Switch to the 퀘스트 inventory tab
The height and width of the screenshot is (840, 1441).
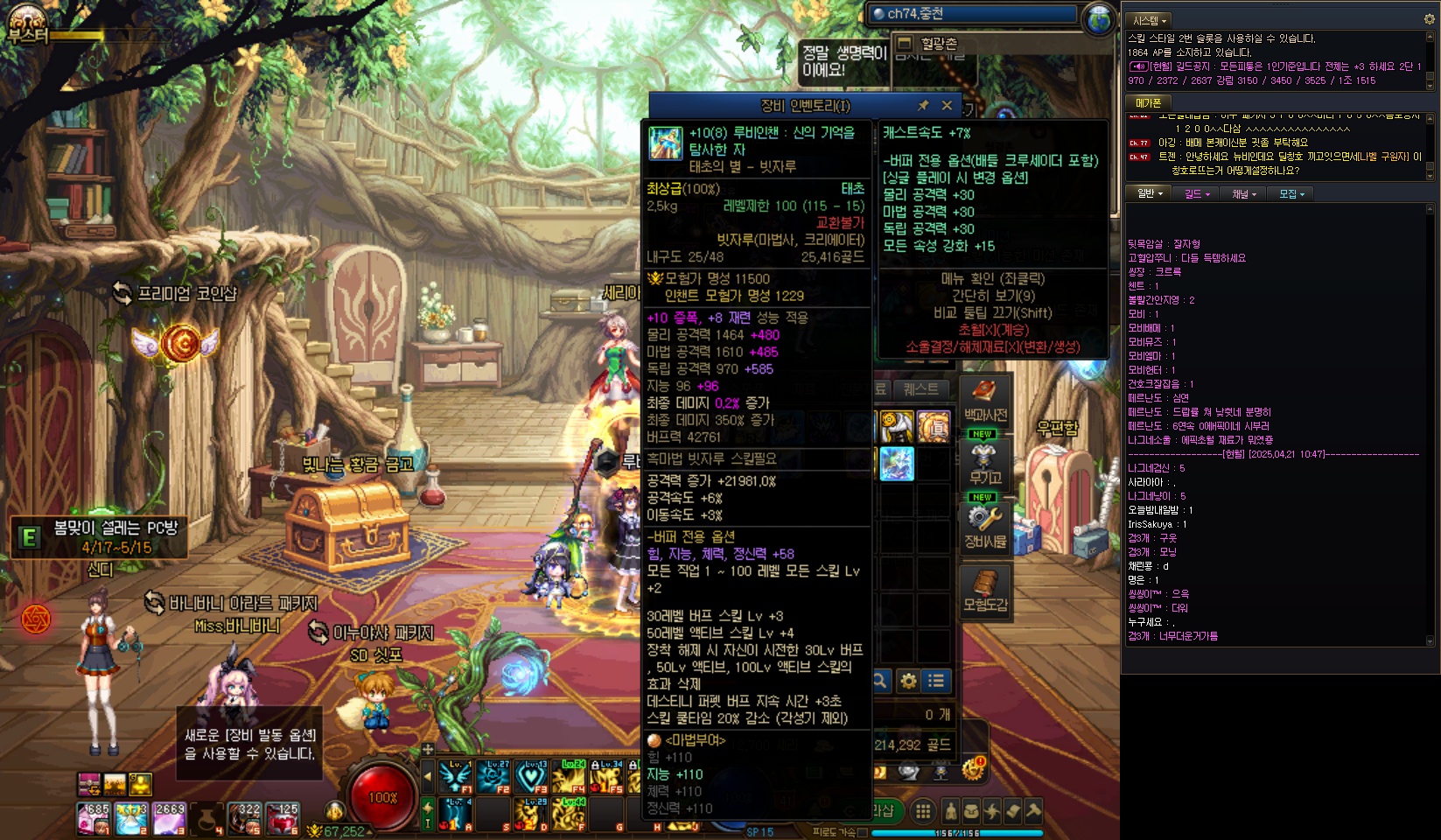[x=920, y=389]
